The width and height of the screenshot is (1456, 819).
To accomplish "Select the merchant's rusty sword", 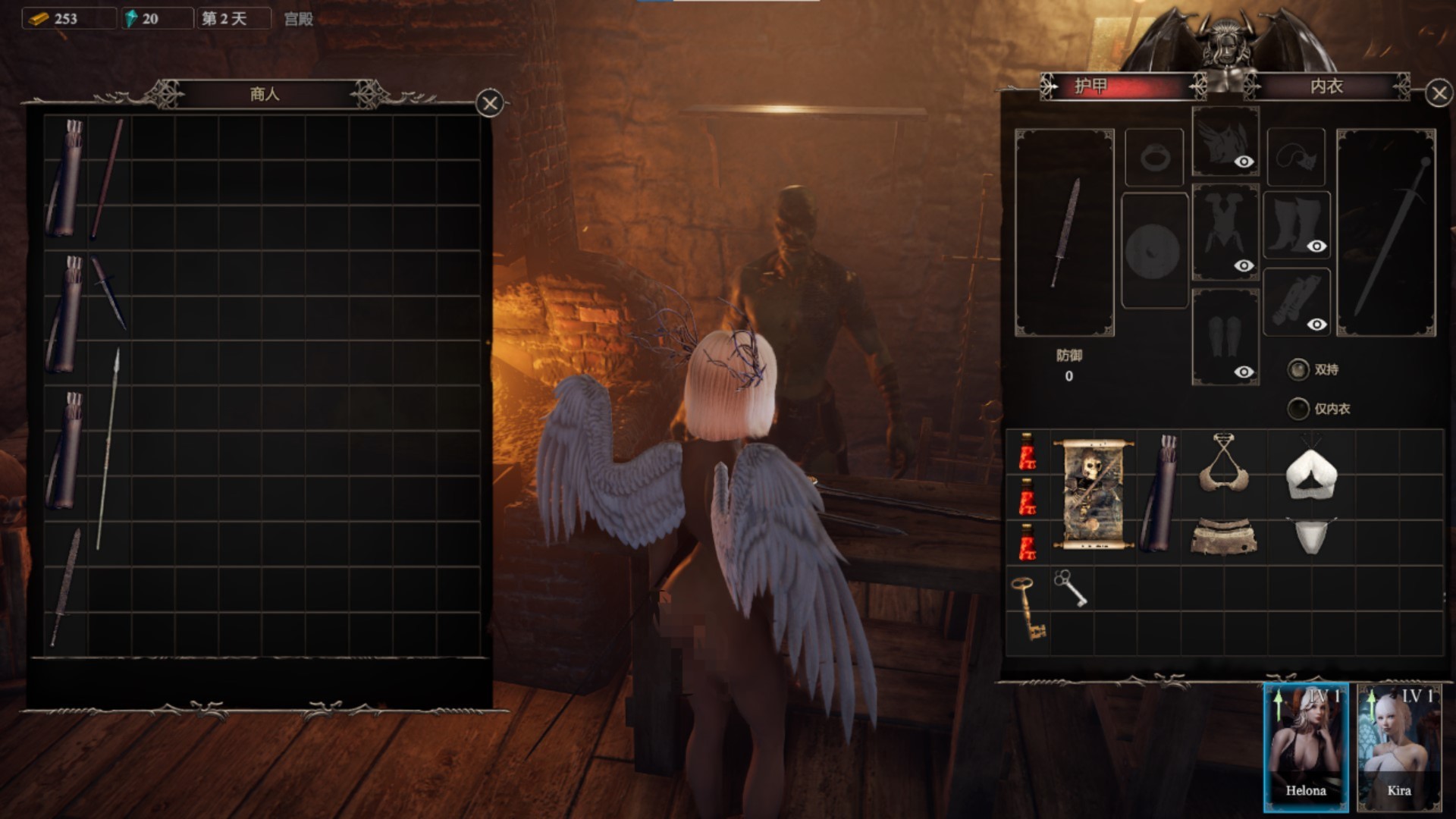I will (65, 588).
